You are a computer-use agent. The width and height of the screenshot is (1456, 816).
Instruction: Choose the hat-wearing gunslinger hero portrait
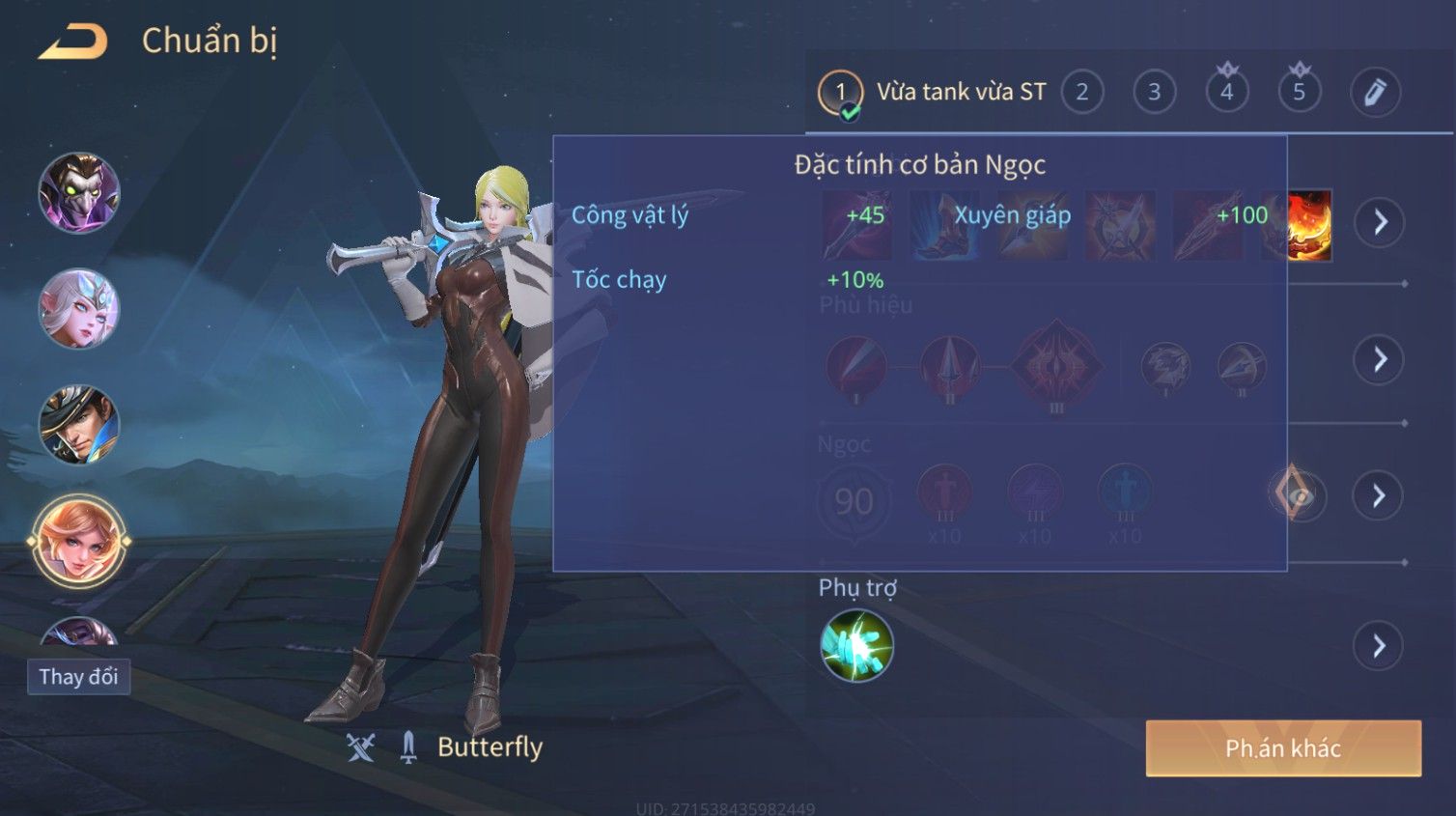coord(78,425)
